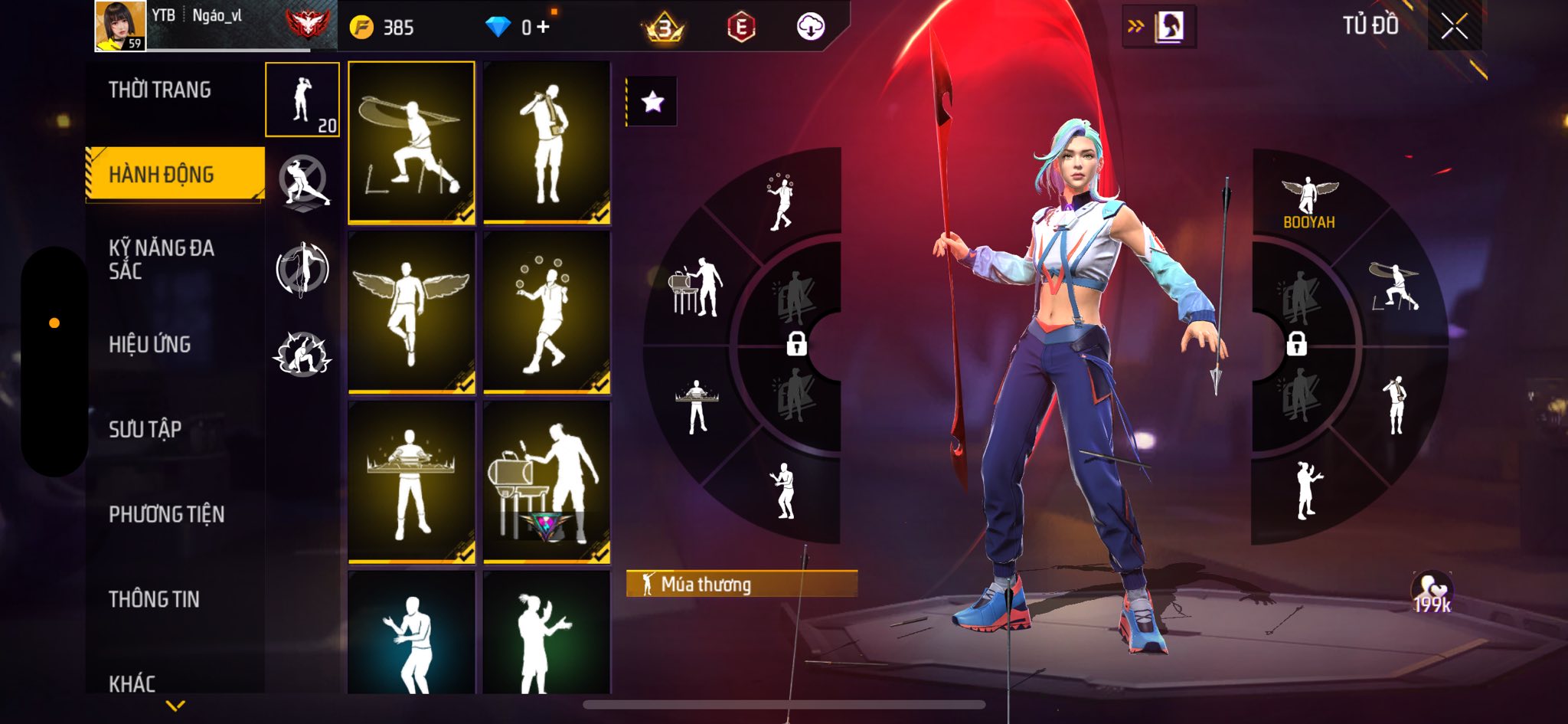Screen dimensions: 1568x724
Task: Switch to the Hiệu Ứng category
Action: pos(149,345)
